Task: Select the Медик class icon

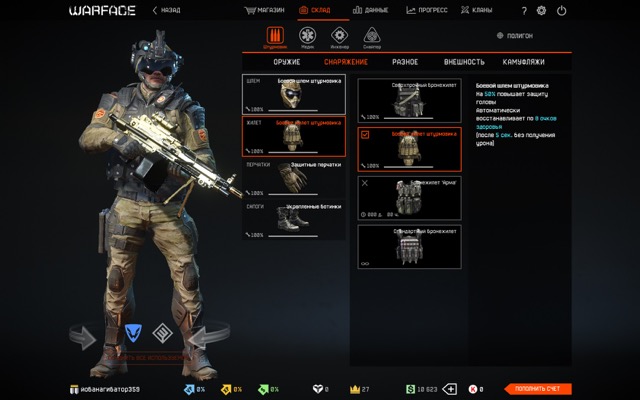Action: (x=308, y=37)
